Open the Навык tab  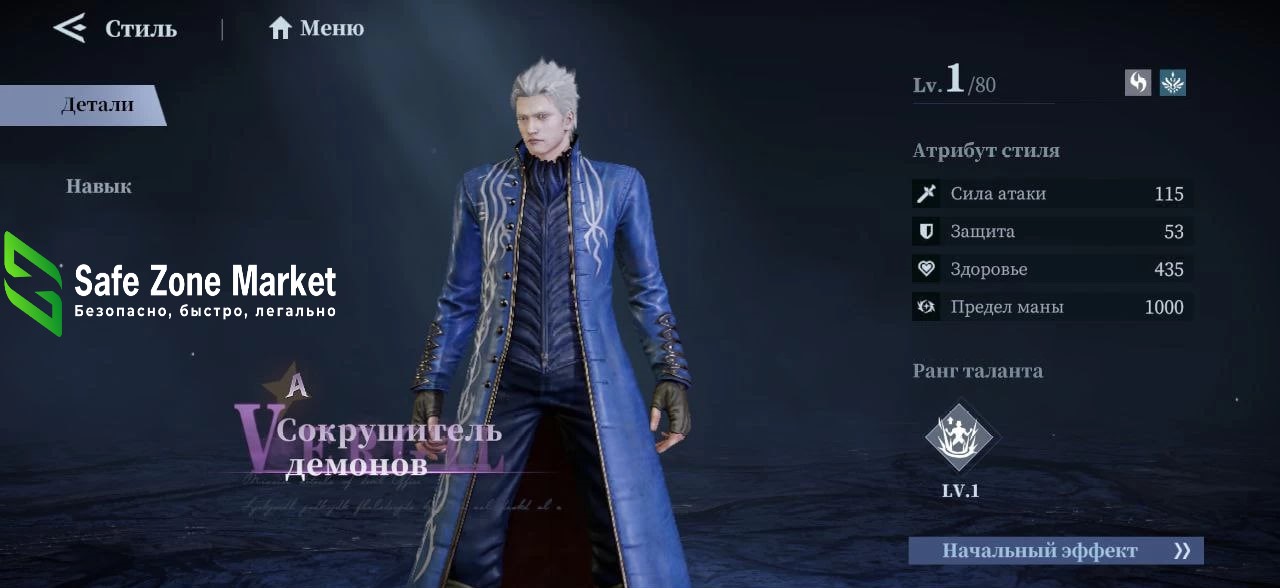[x=98, y=186]
